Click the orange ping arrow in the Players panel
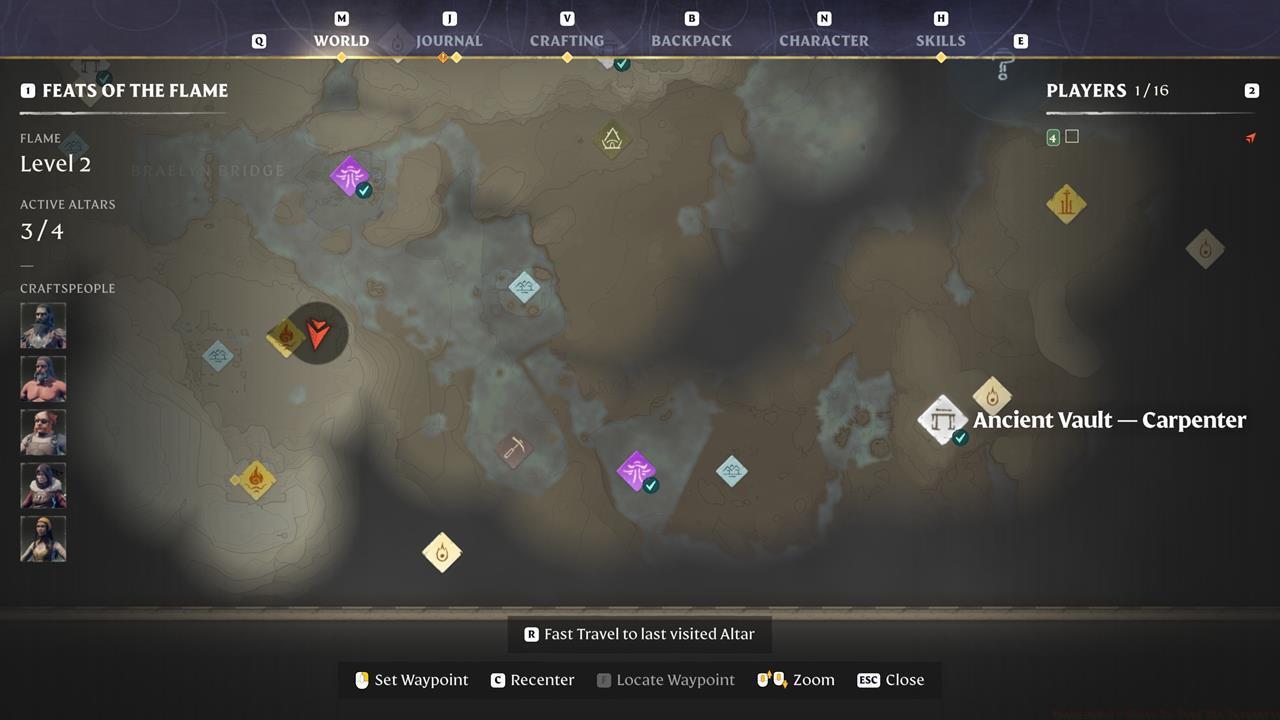Image resolution: width=1280 pixels, height=720 pixels. (x=1251, y=138)
